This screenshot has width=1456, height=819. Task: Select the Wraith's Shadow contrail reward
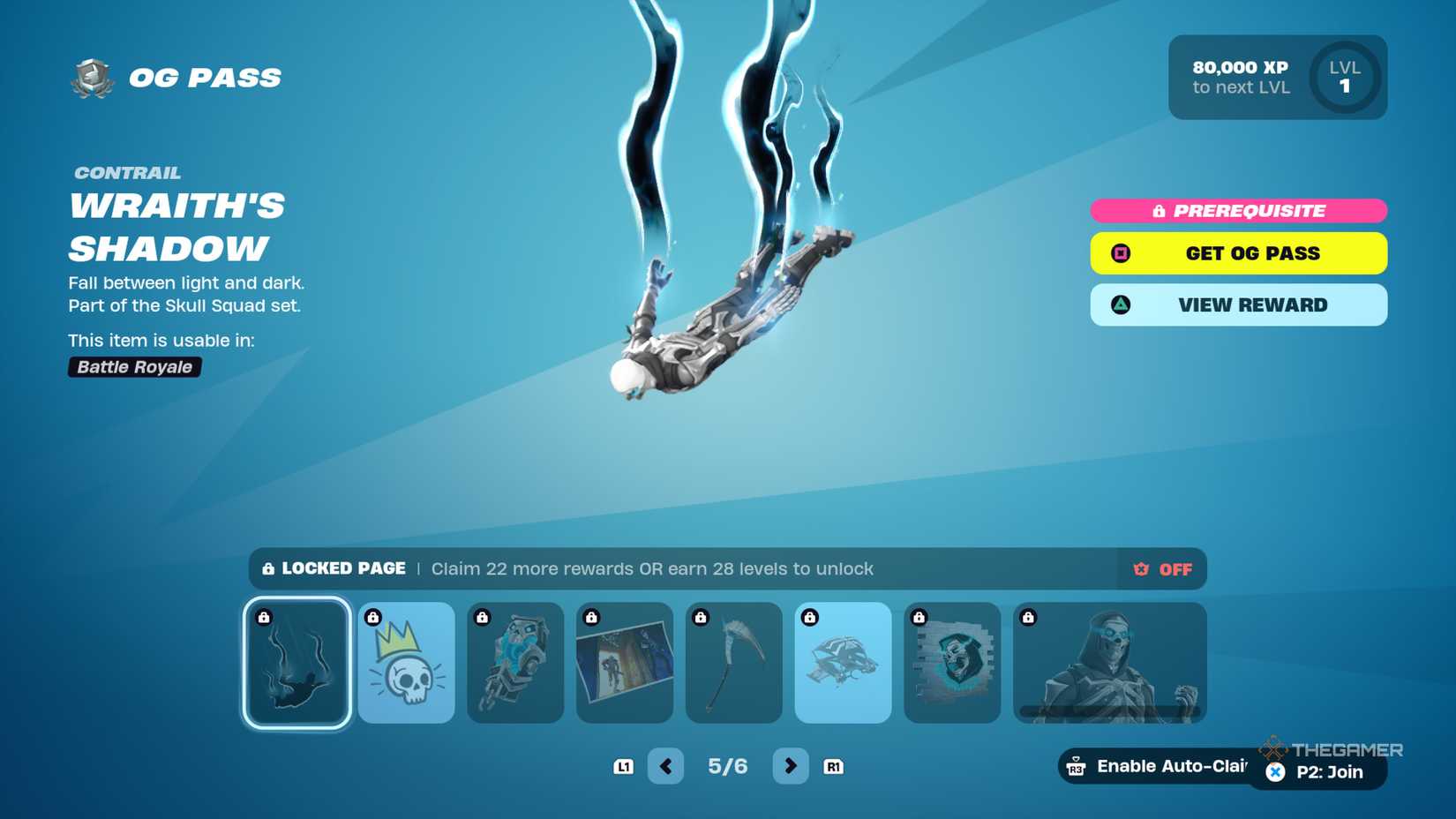pos(296,663)
